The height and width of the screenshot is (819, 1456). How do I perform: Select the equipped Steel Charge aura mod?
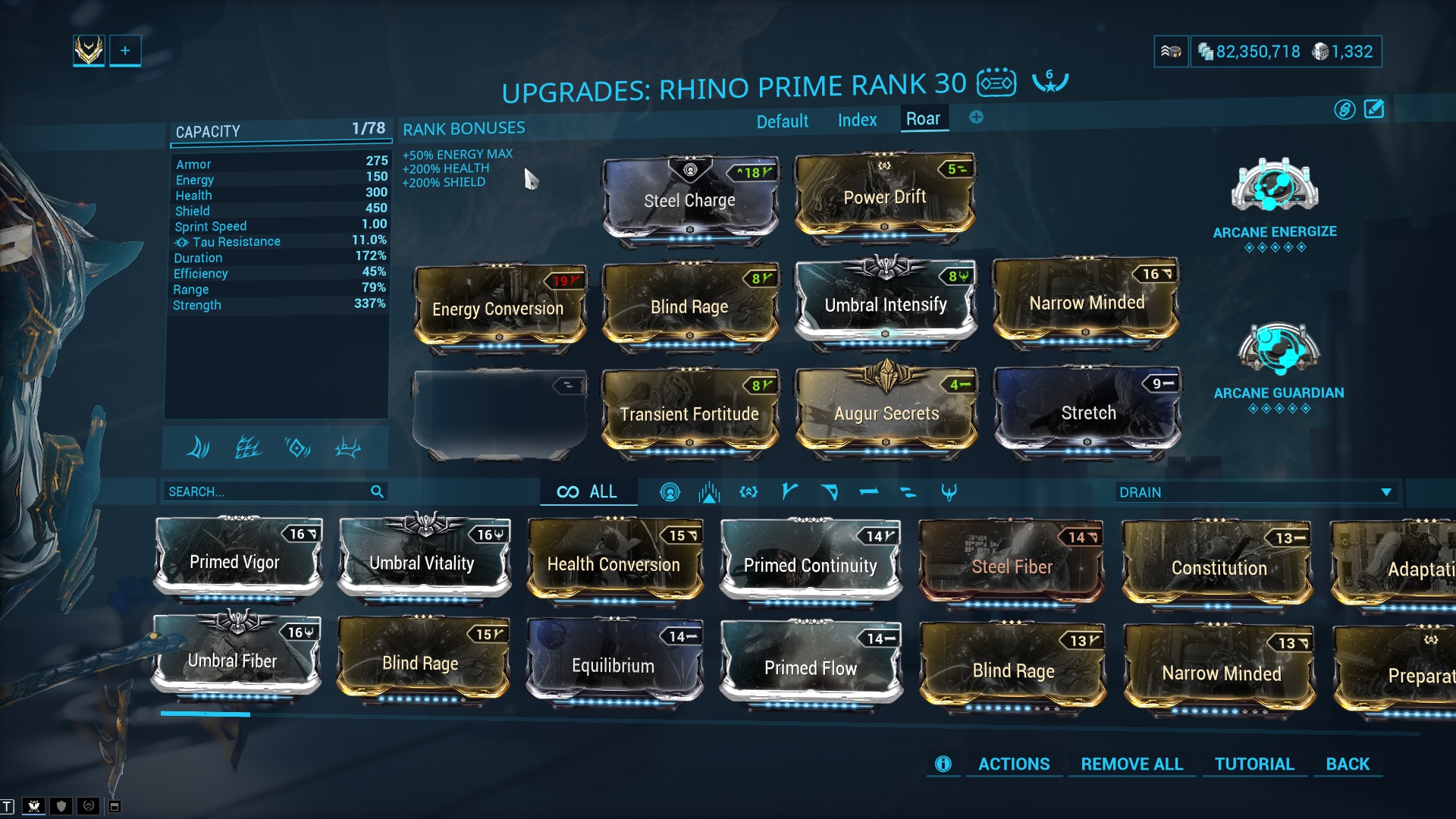[689, 199]
